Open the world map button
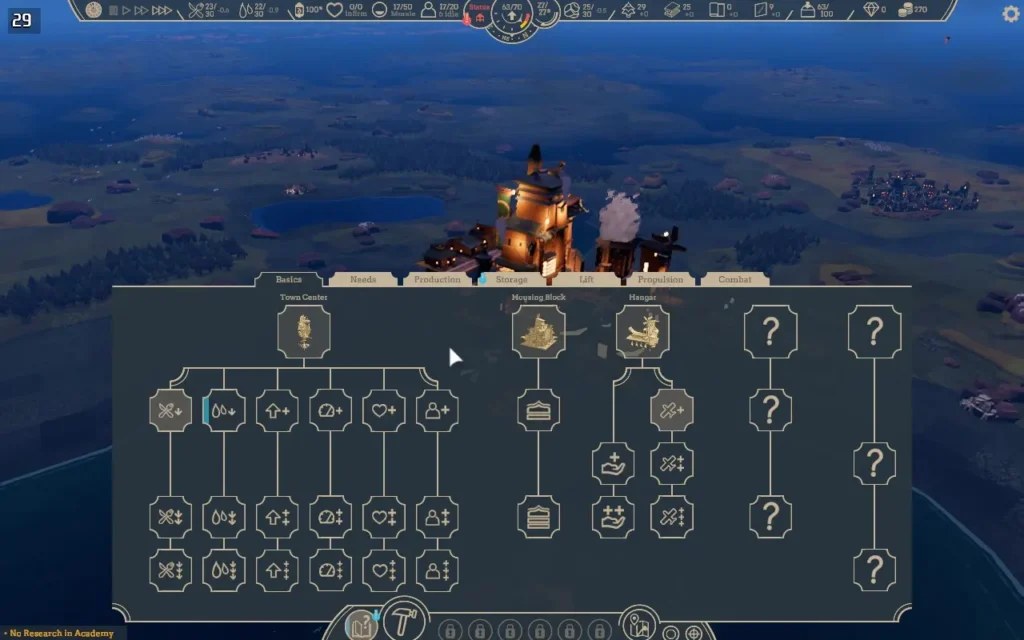The image size is (1024, 640). [638, 626]
